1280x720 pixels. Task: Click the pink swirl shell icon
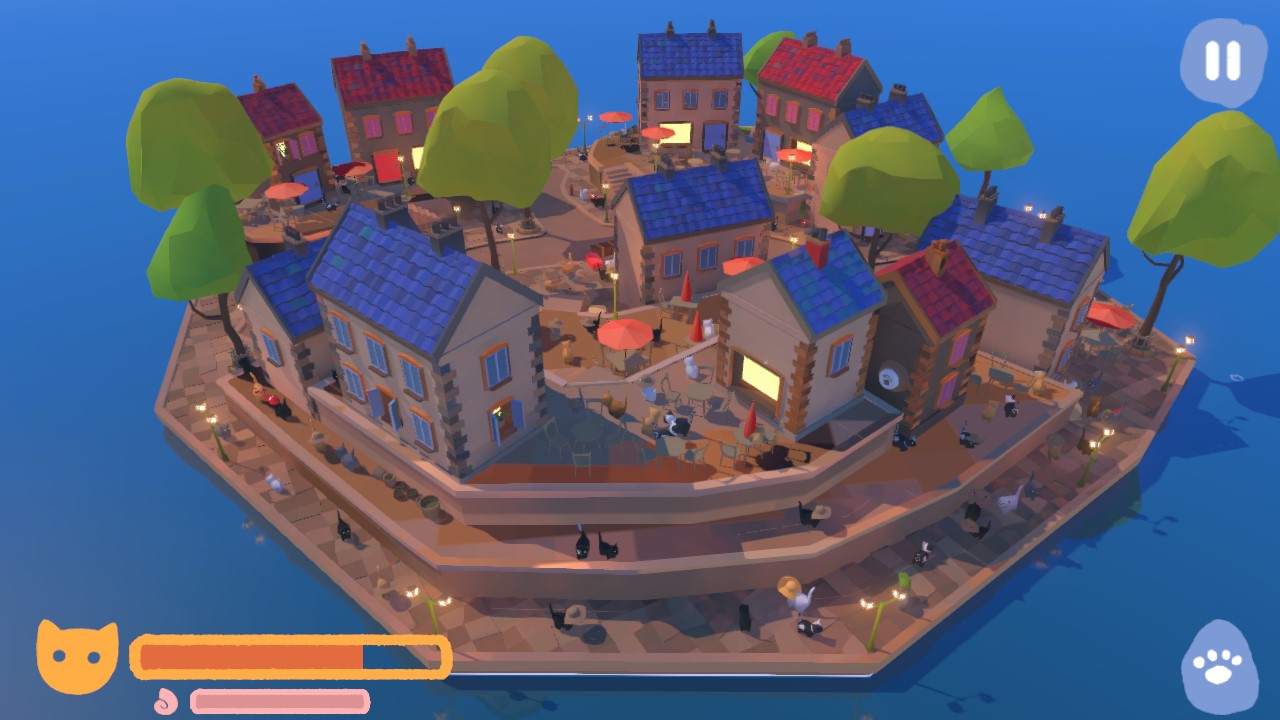(165, 700)
